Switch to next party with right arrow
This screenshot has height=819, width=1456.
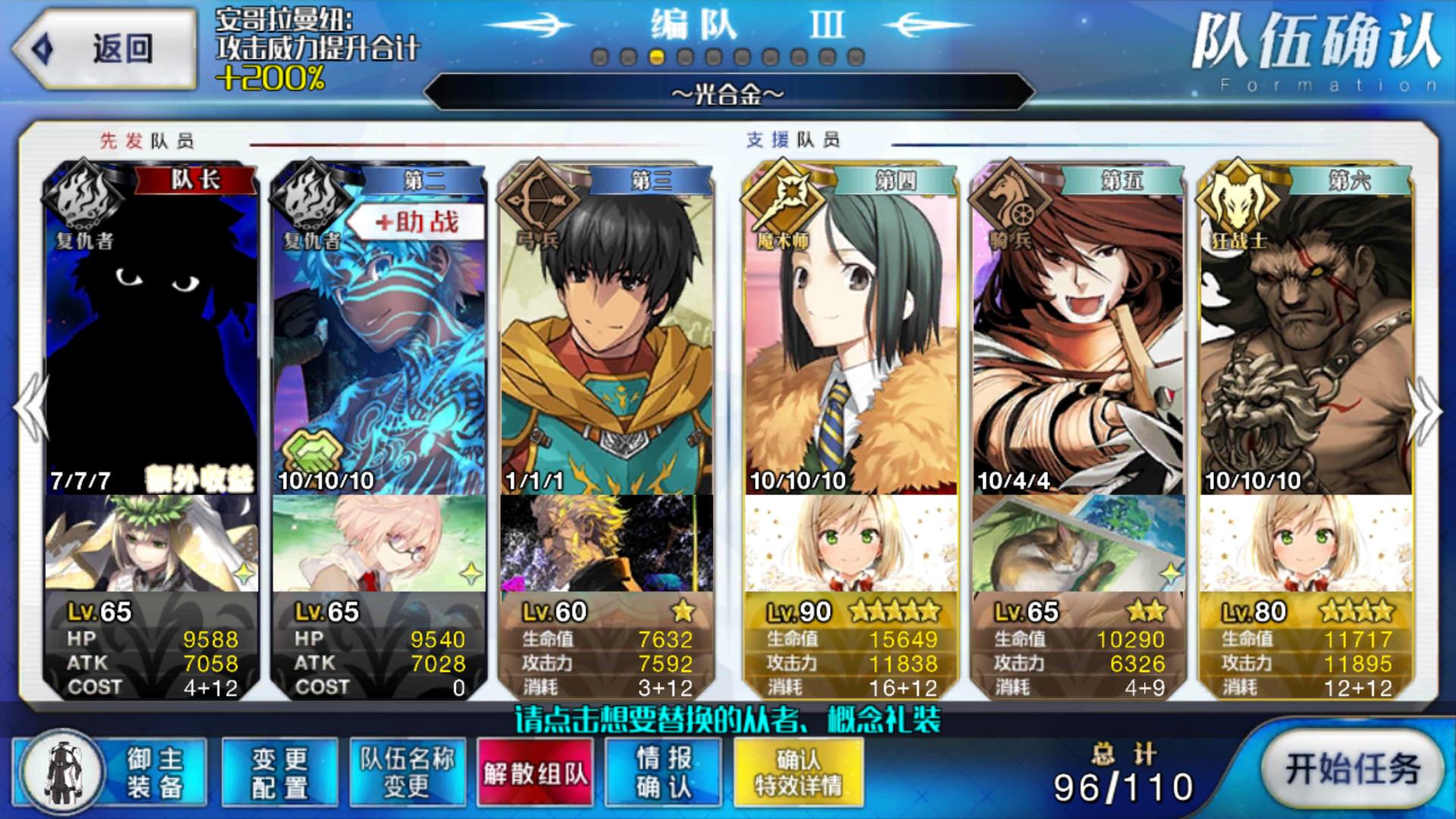1426,409
